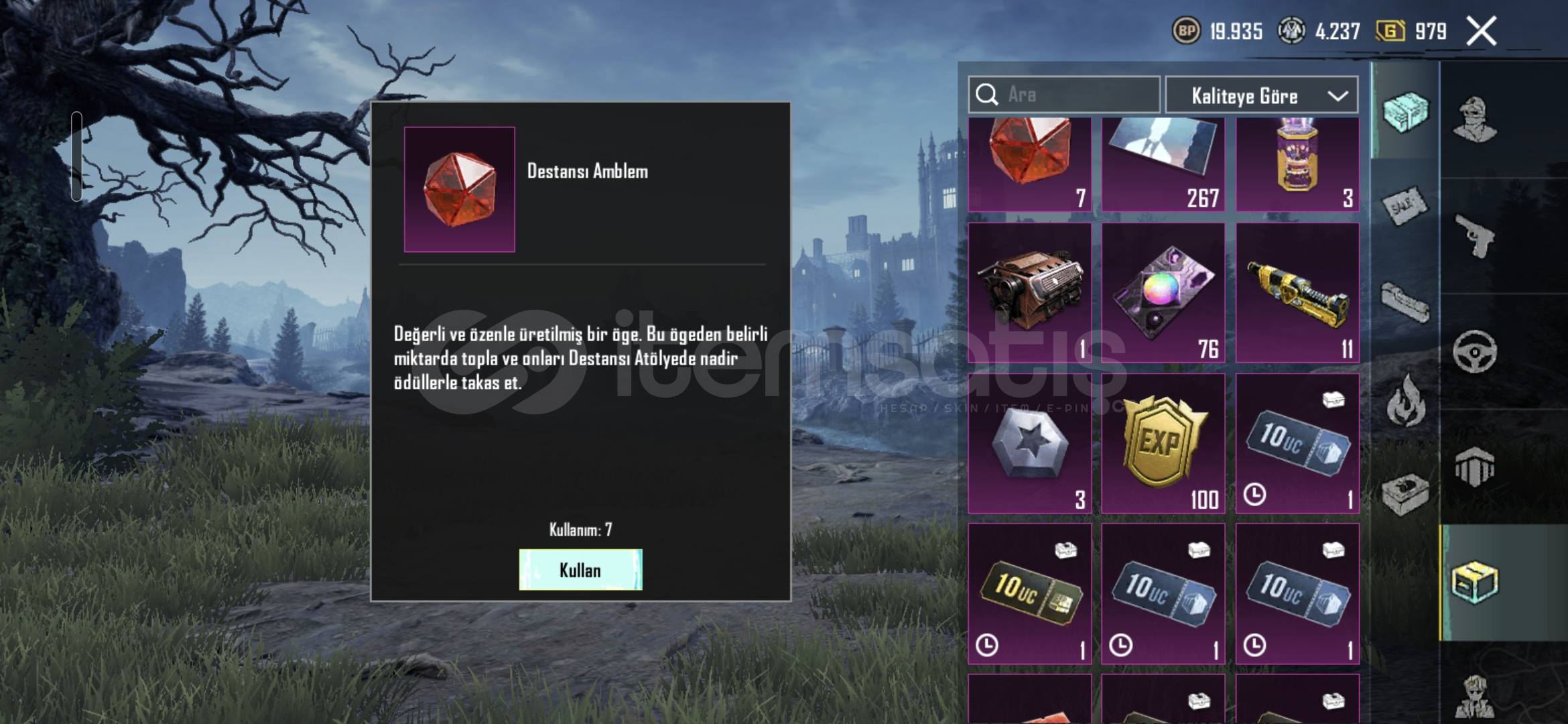This screenshot has height=724, width=1568.
Task: Switch to the pistol weapons category tab
Action: point(1474,236)
